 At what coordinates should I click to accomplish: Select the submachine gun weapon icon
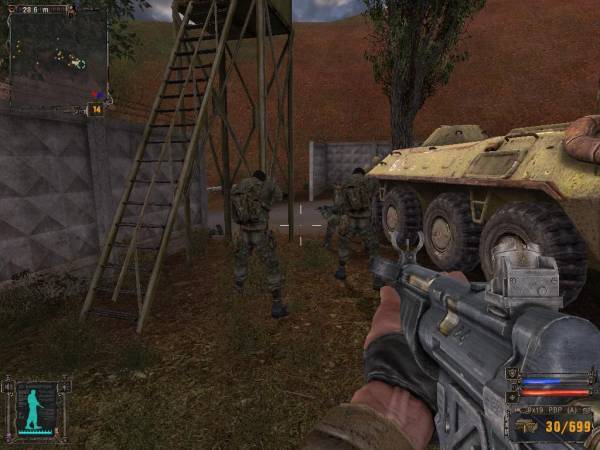[x=526, y=427]
